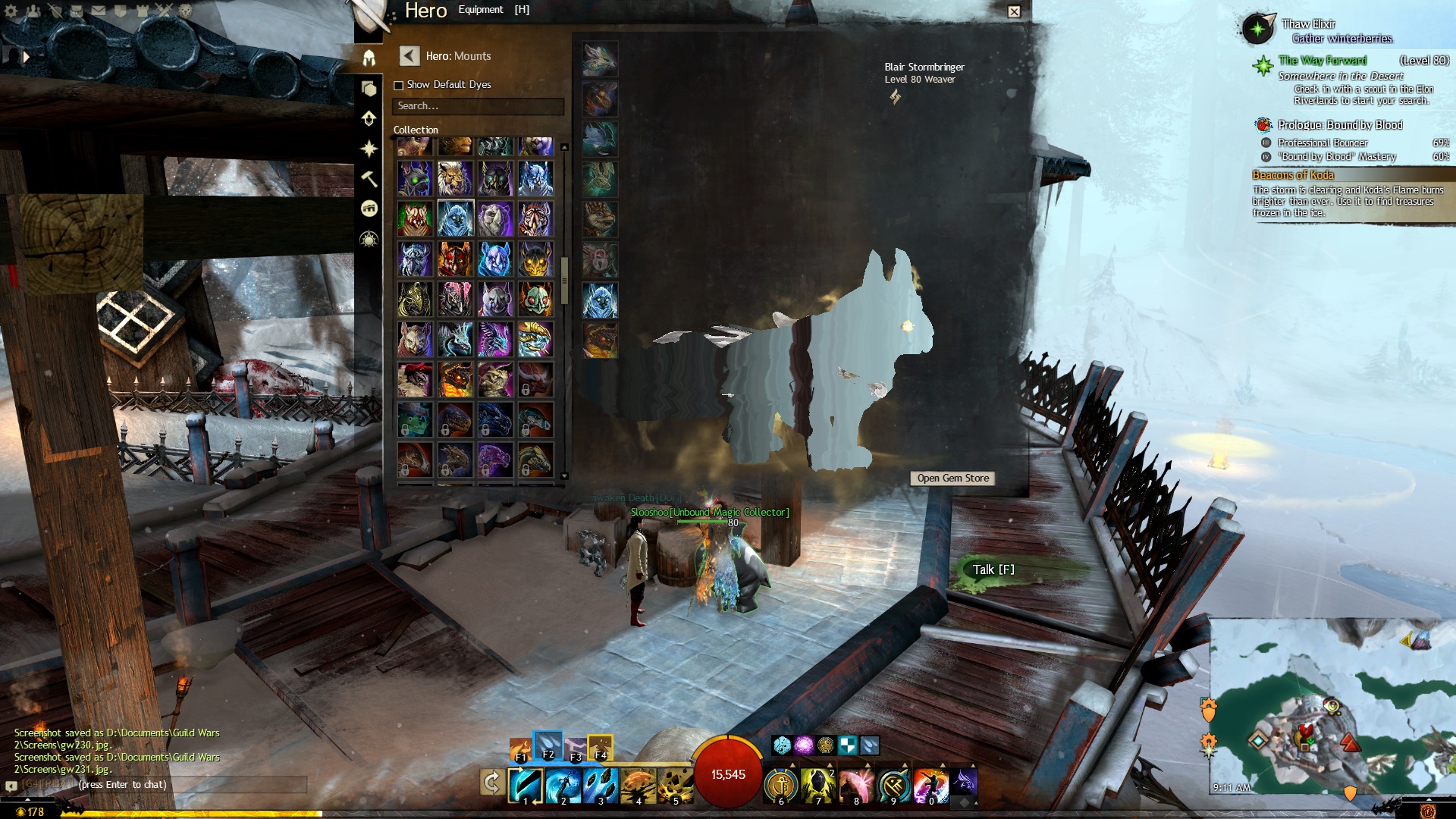1456x819 pixels.
Task: Focus the mount skin Search field
Action: point(478,106)
